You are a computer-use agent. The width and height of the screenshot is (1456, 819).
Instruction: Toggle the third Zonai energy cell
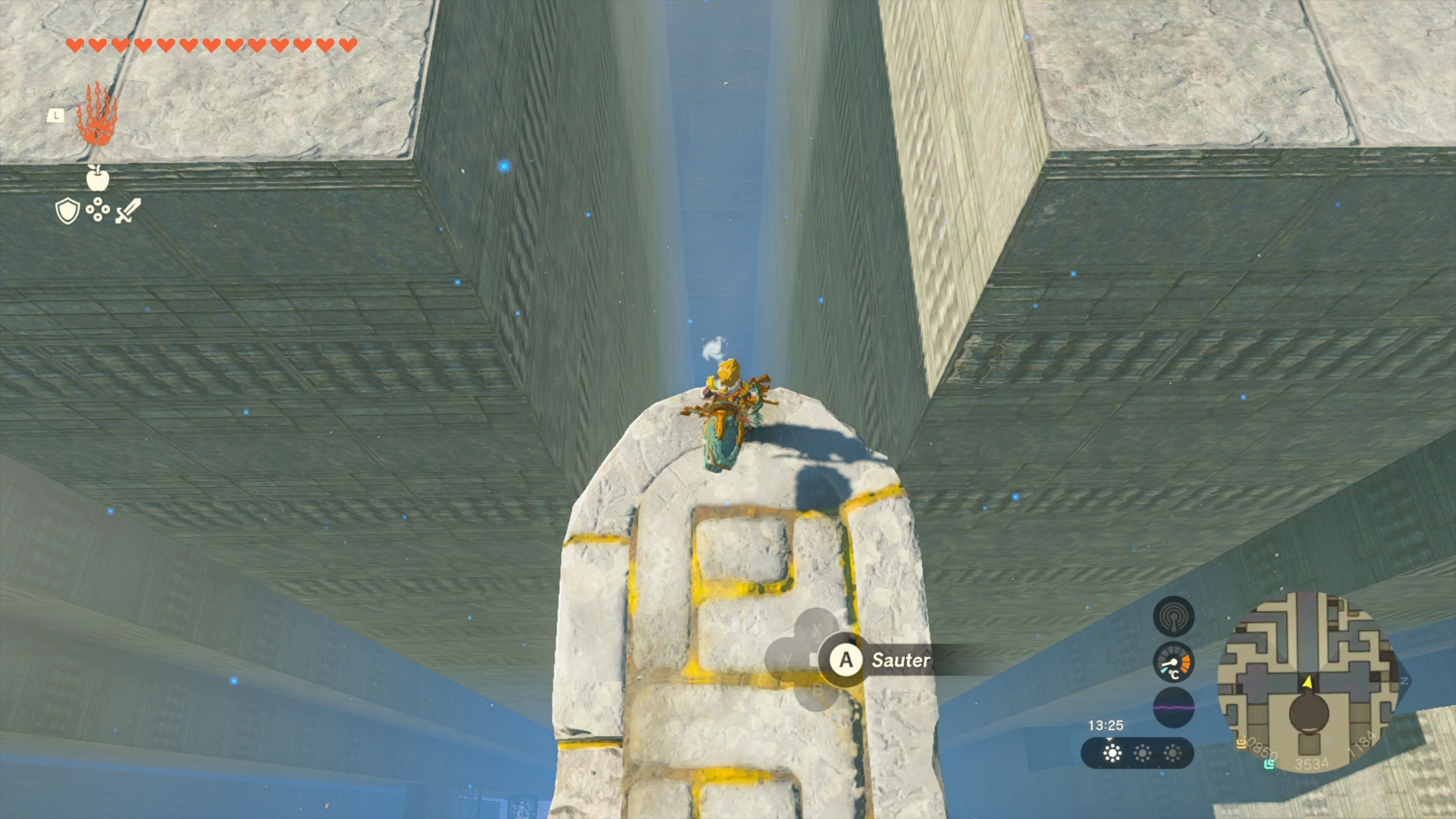coord(1173,754)
